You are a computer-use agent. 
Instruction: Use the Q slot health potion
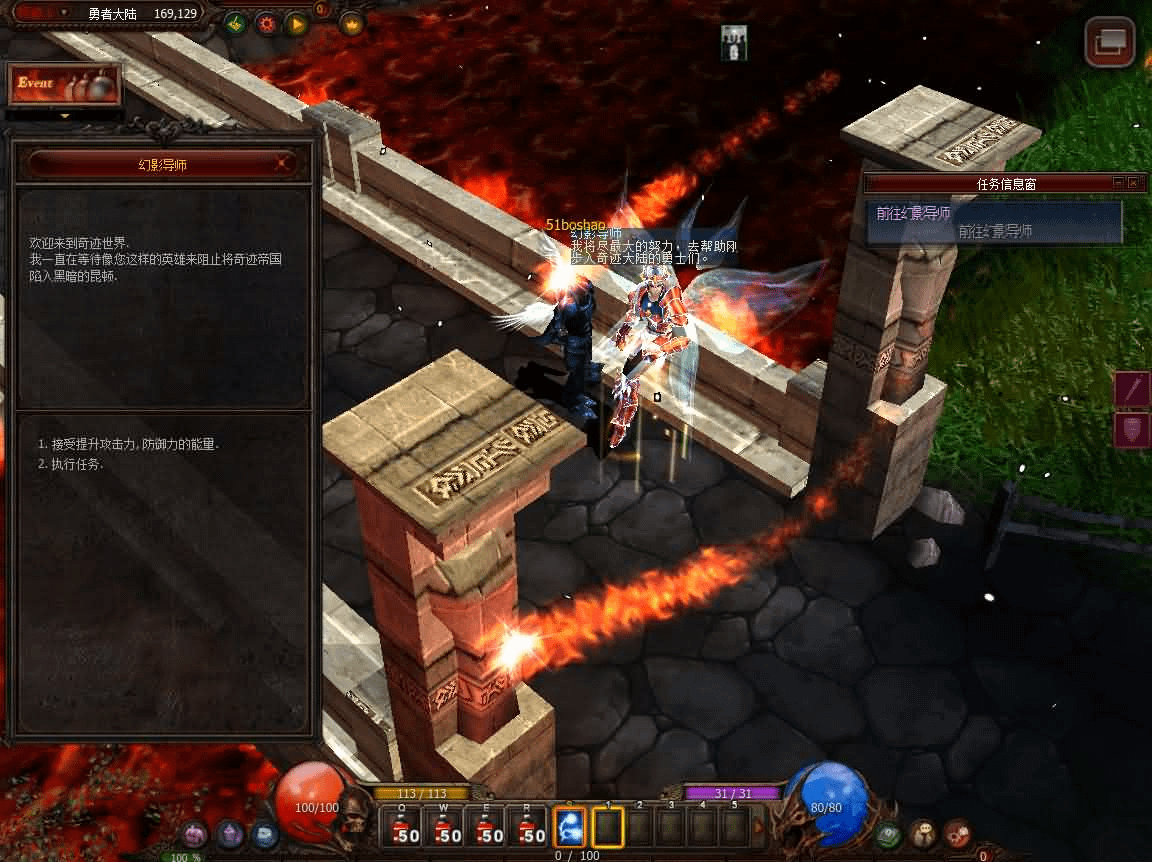tap(403, 828)
